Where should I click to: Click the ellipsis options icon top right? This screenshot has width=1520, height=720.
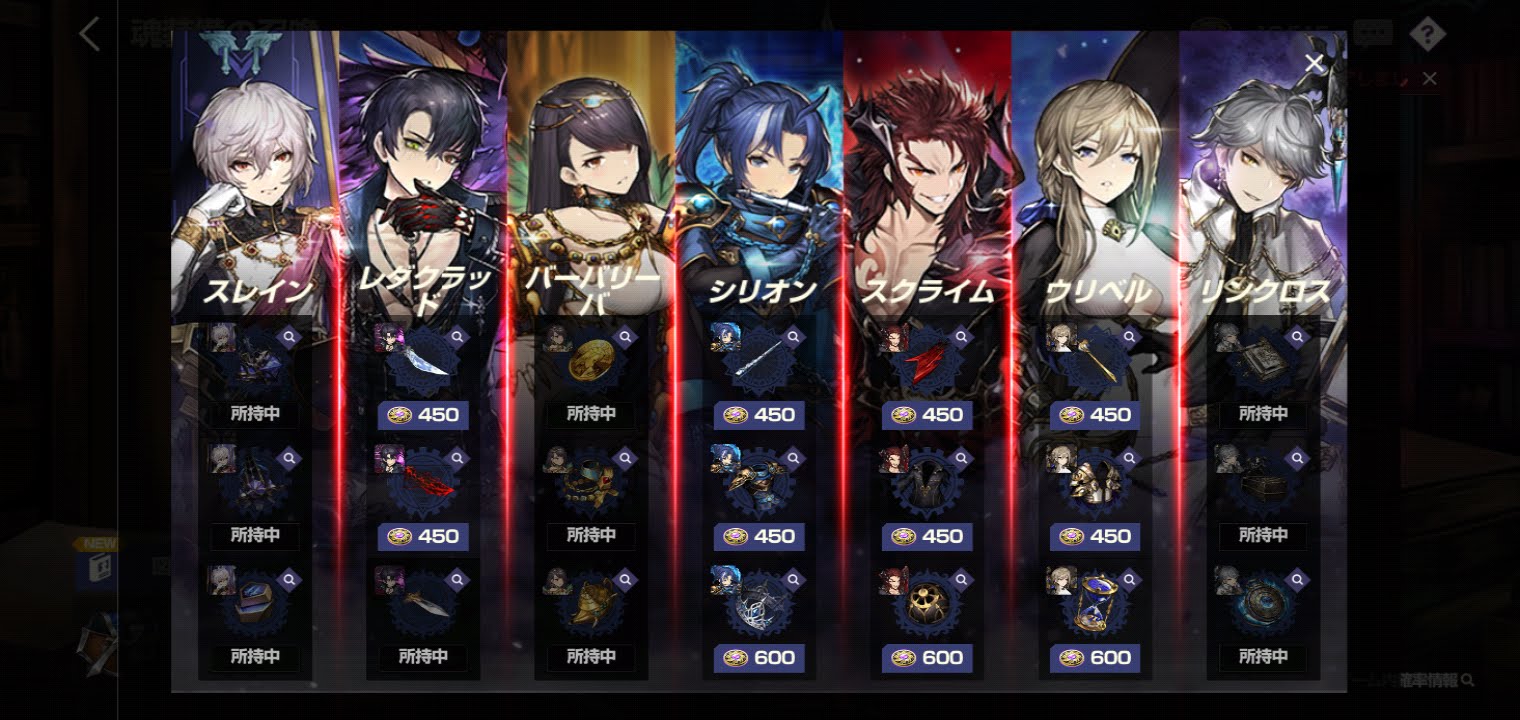click(x=1374, y=31)
